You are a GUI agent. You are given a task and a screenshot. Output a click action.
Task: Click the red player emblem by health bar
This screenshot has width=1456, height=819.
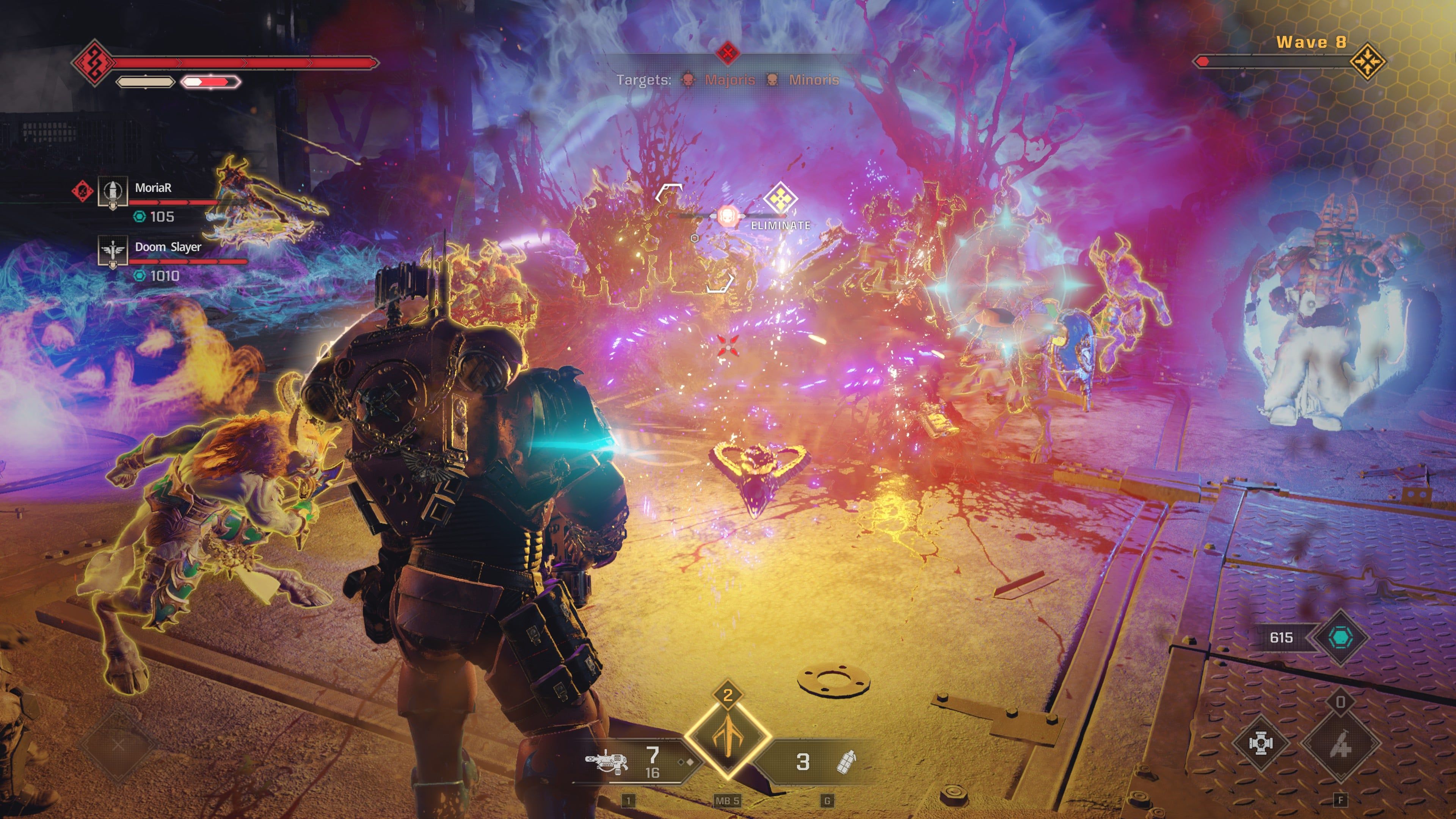click(93, 62)
